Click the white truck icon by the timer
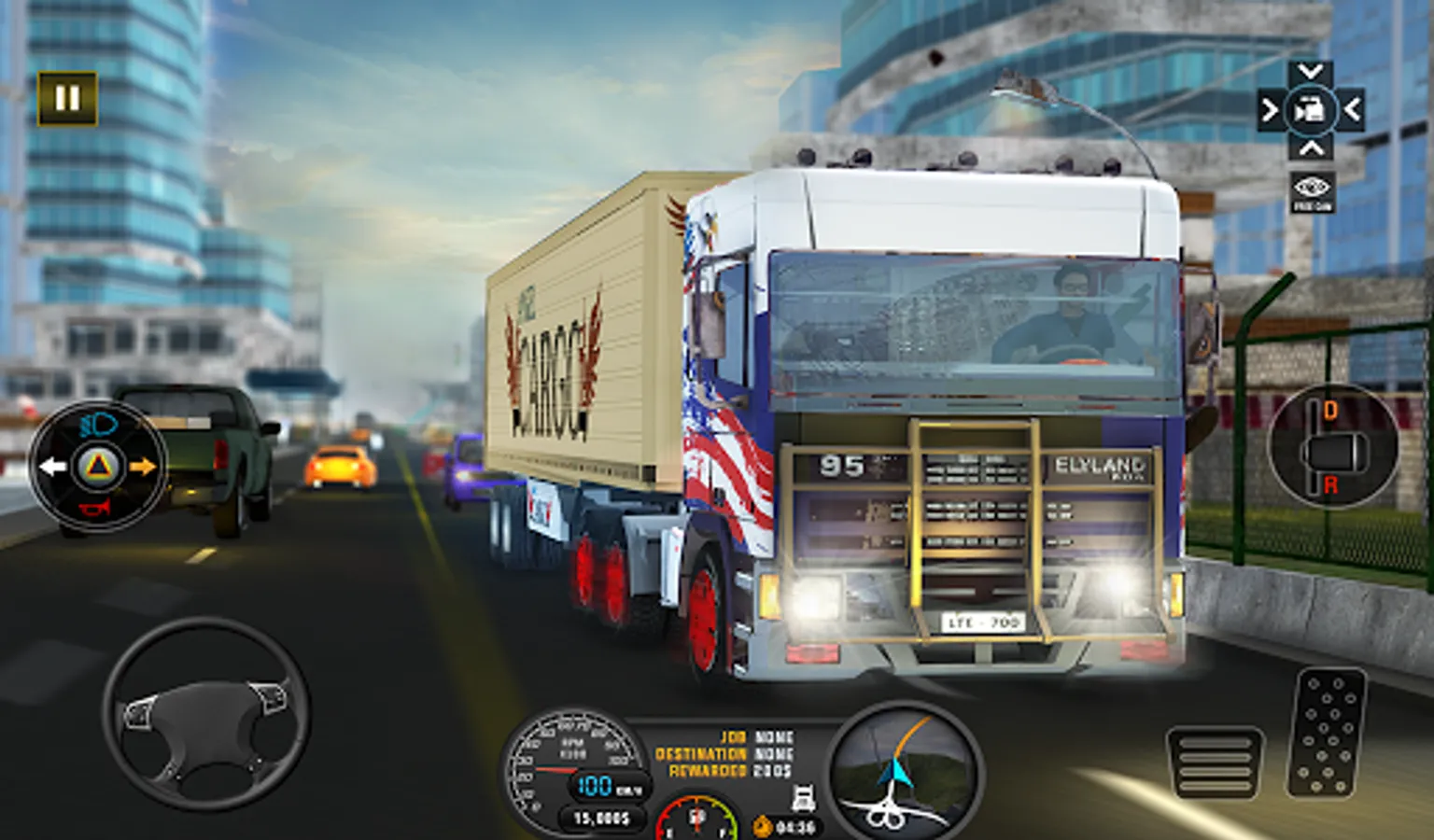The image size is (1434, 840). click(803, 799)
